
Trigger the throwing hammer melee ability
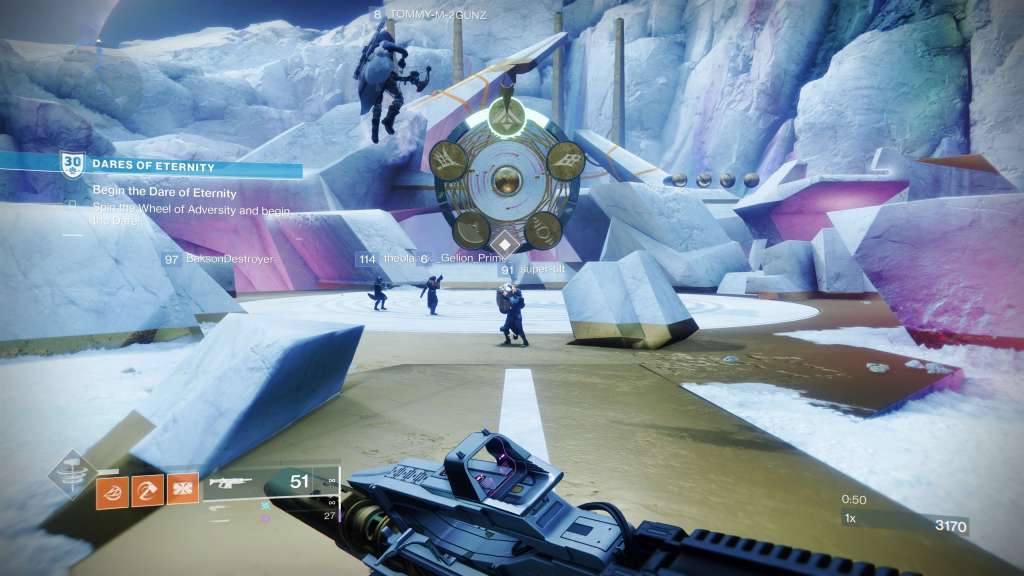click(x=148, y=490)
